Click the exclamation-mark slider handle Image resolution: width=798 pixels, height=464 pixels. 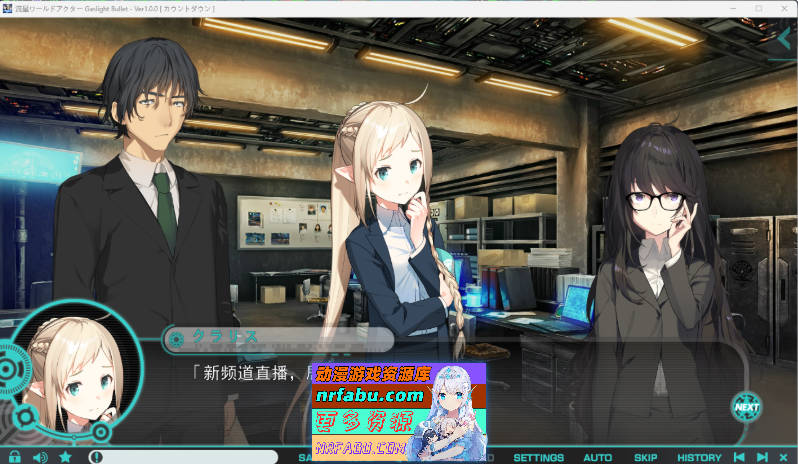[96, 457]
